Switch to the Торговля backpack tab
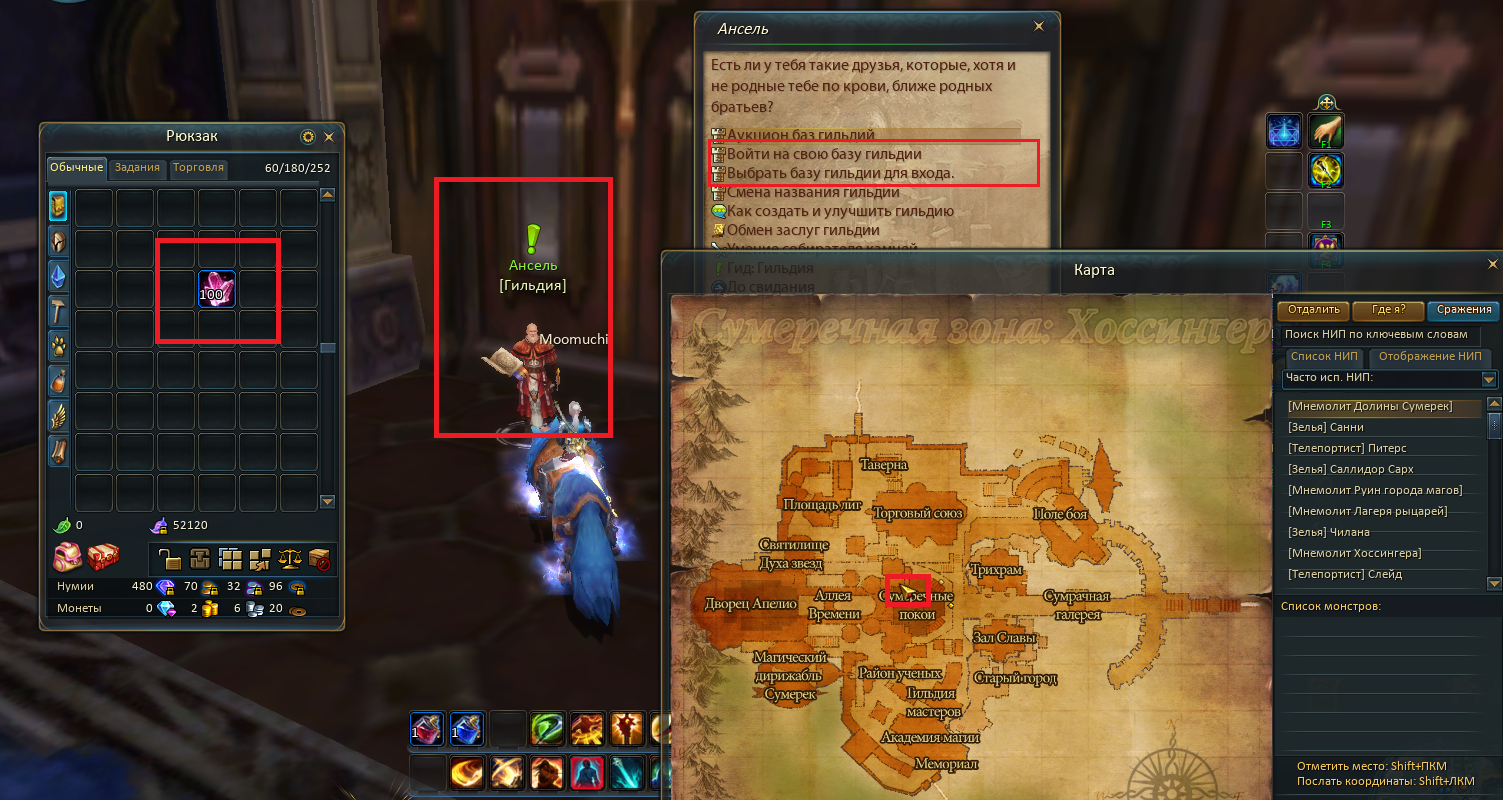The width and height of the screenshot is (1503, 800). pos(198,168)
